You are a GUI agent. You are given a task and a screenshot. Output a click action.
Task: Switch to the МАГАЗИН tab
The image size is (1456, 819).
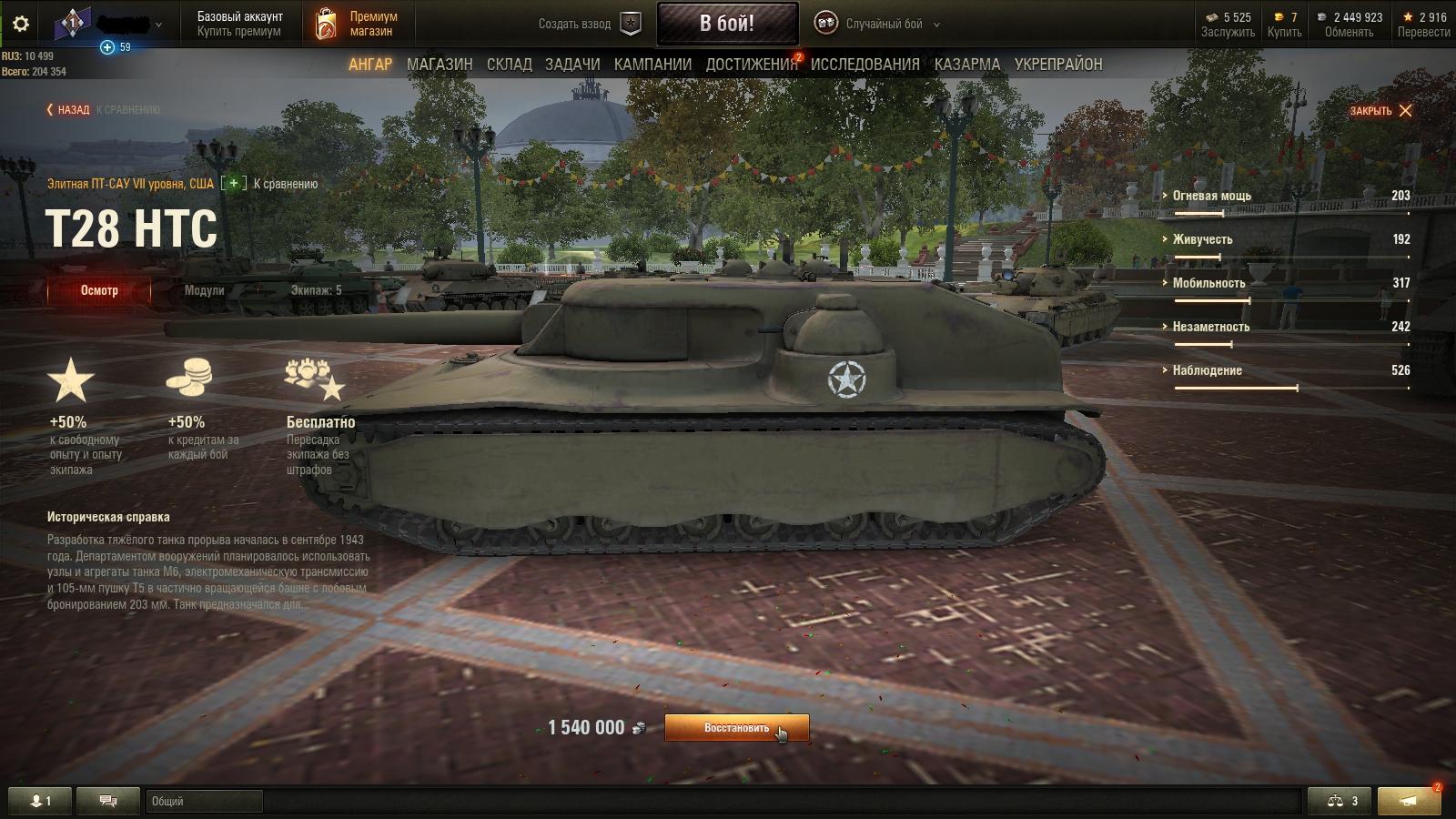(440, 65)
